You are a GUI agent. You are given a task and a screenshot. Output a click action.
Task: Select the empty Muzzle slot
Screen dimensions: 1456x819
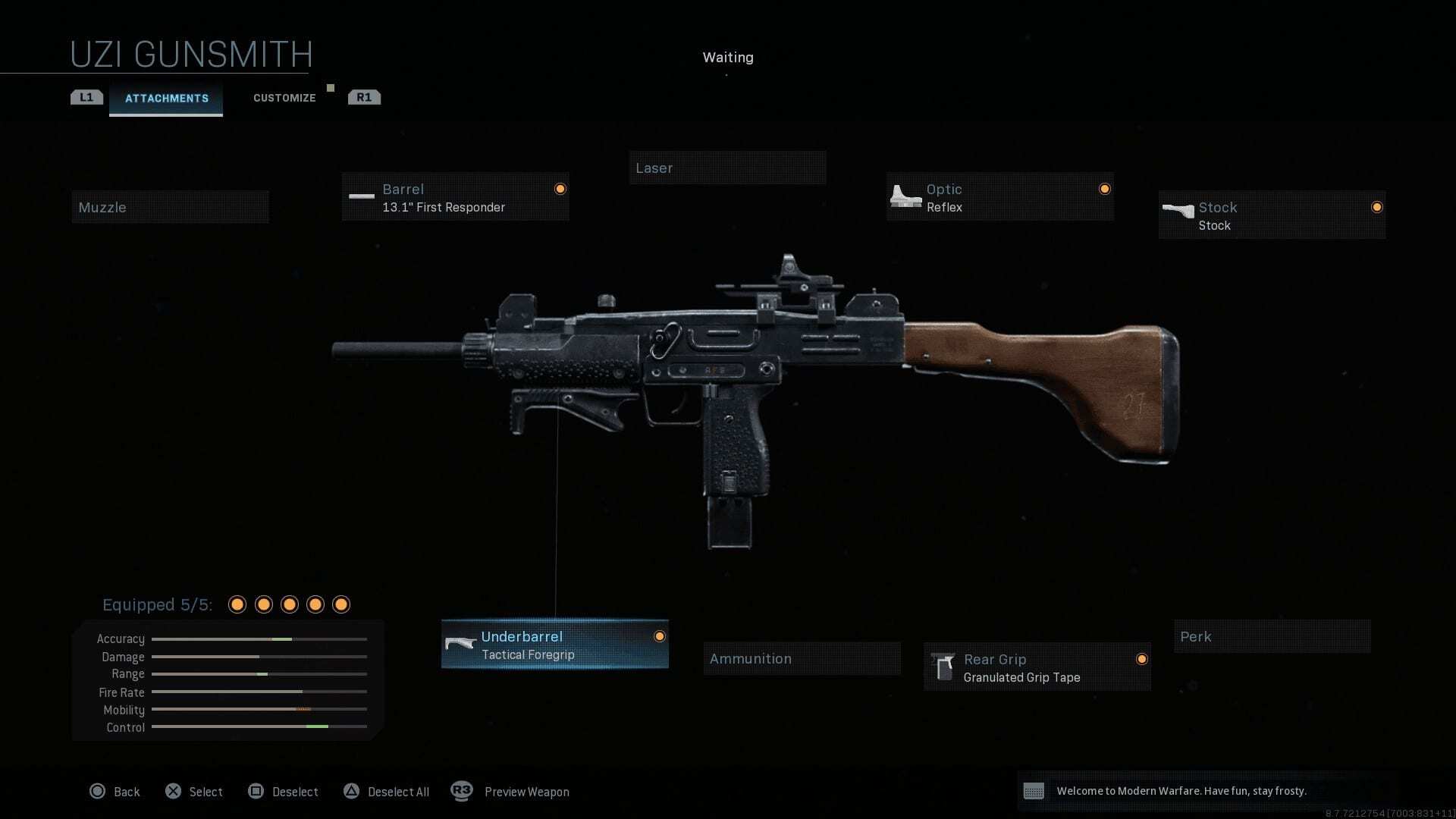(x=170, y=207)
